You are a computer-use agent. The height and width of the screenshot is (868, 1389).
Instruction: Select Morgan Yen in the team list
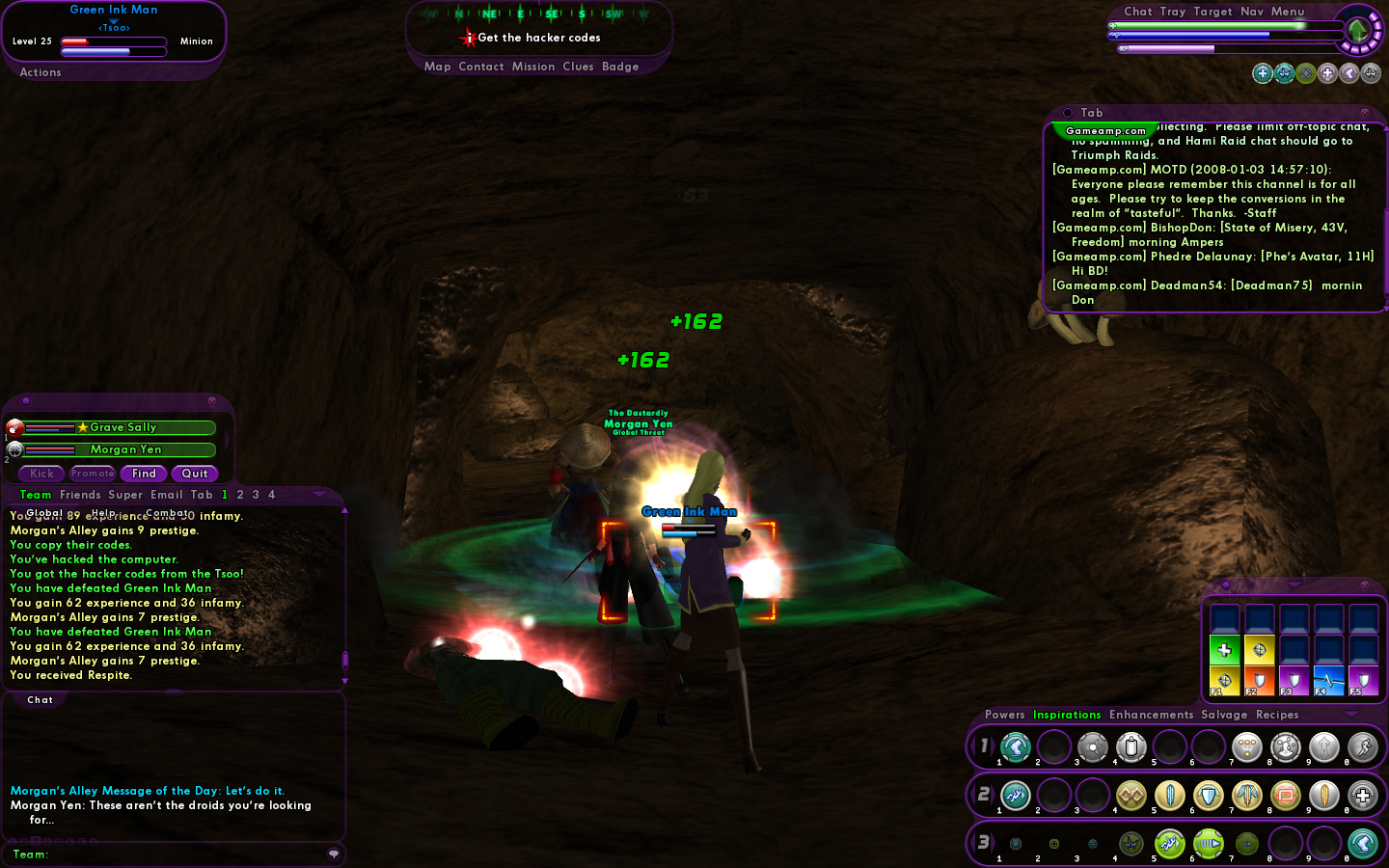[x=125, y=449]
